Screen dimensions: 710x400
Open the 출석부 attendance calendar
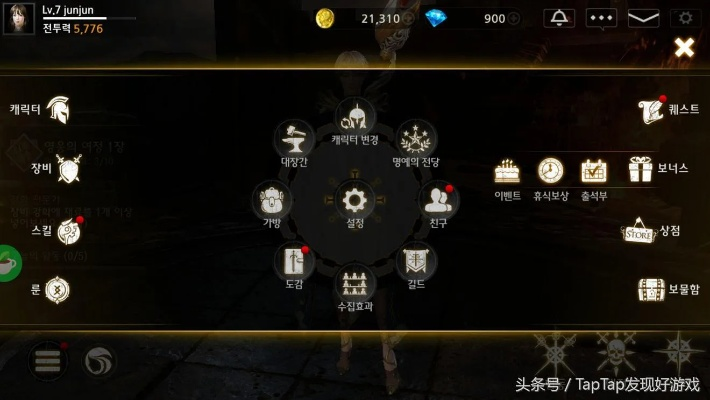coord(594,172)
